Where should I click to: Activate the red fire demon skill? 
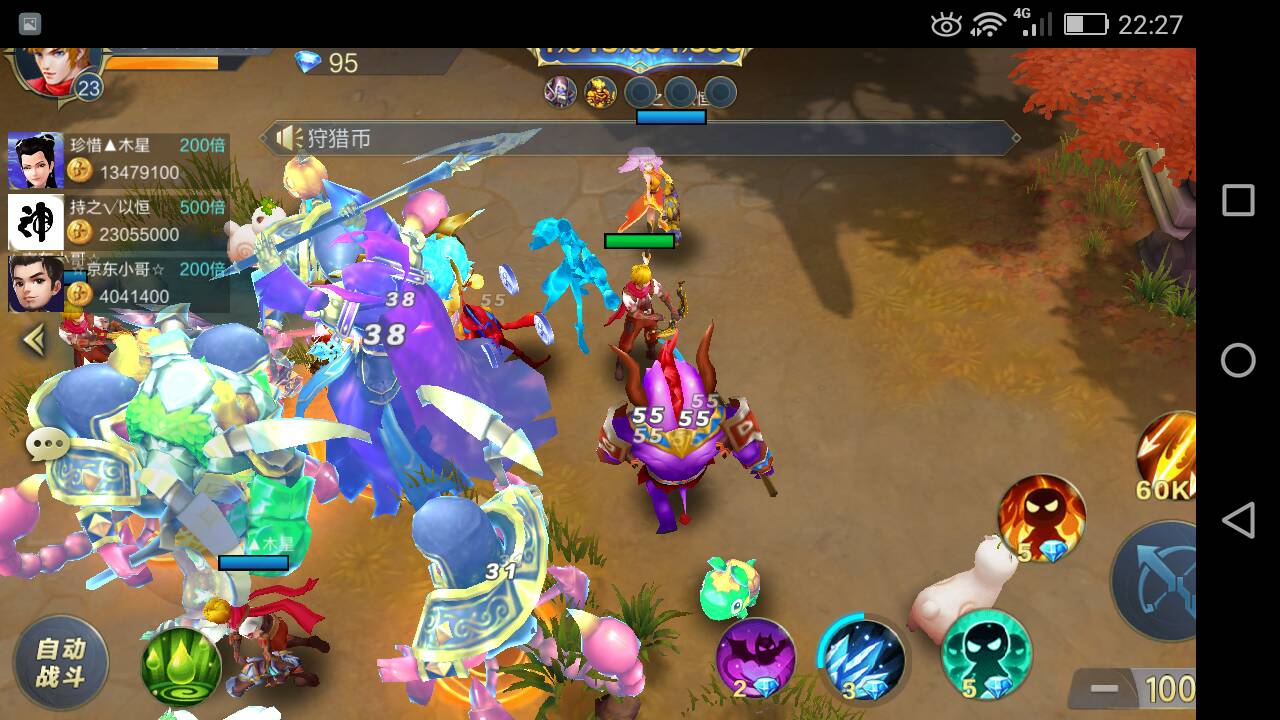[1041, 518]
